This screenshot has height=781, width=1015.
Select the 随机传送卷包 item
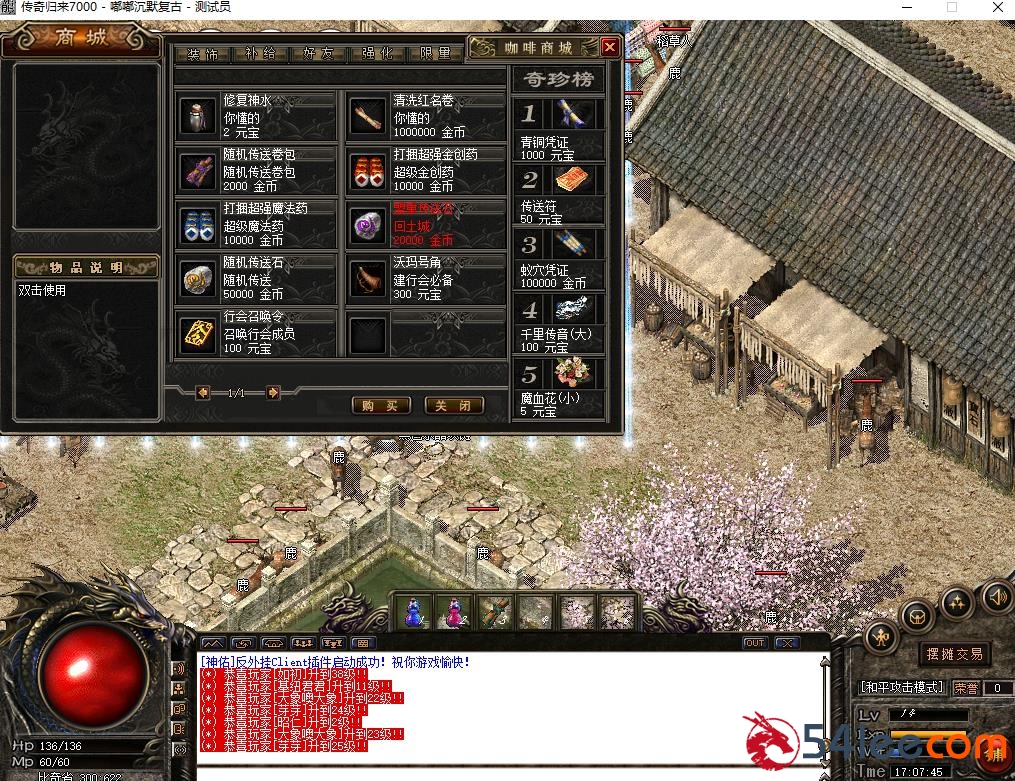coord(256,170)
